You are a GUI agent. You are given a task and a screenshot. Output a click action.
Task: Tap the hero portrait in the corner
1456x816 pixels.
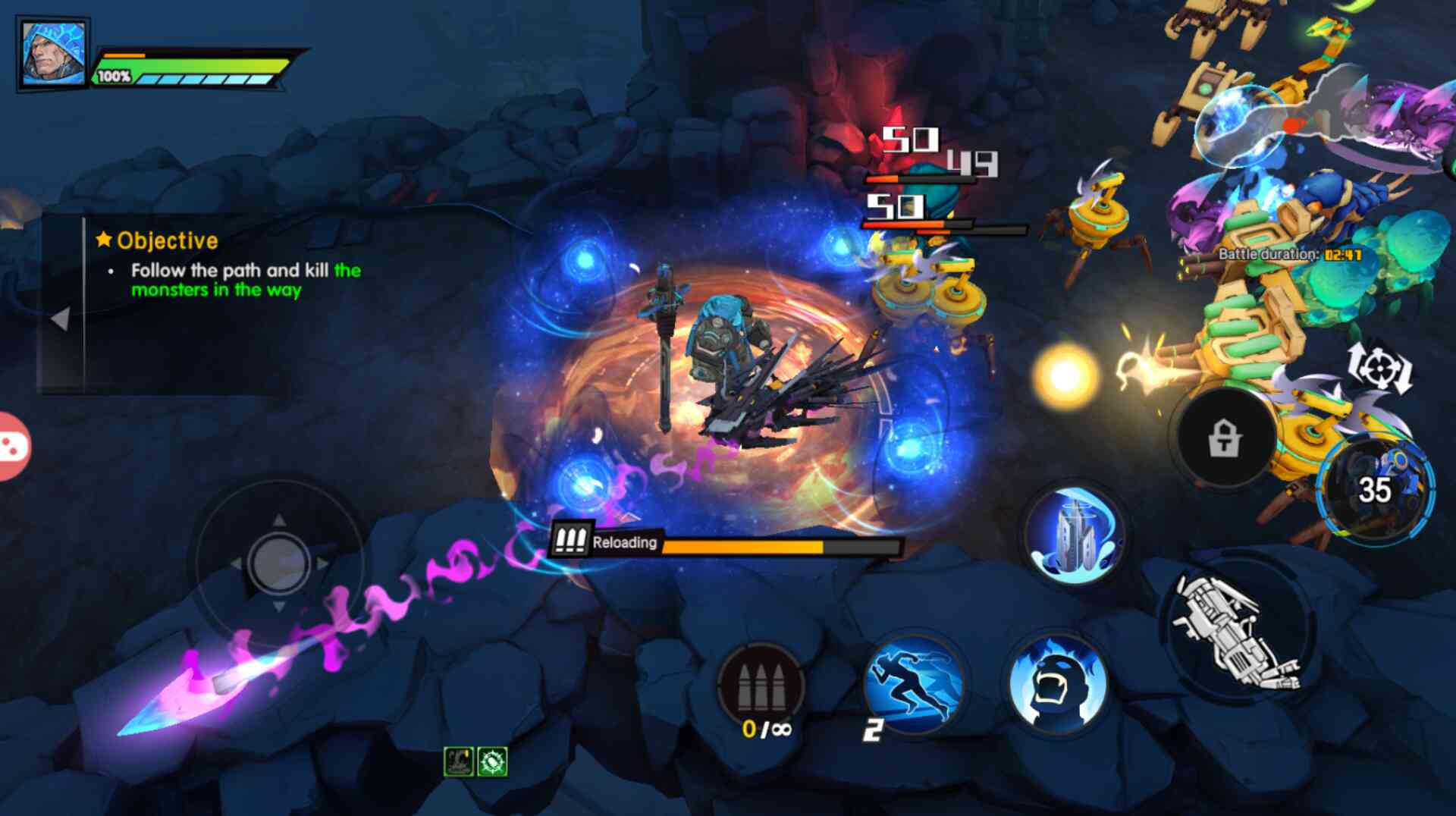click(52, 52)
